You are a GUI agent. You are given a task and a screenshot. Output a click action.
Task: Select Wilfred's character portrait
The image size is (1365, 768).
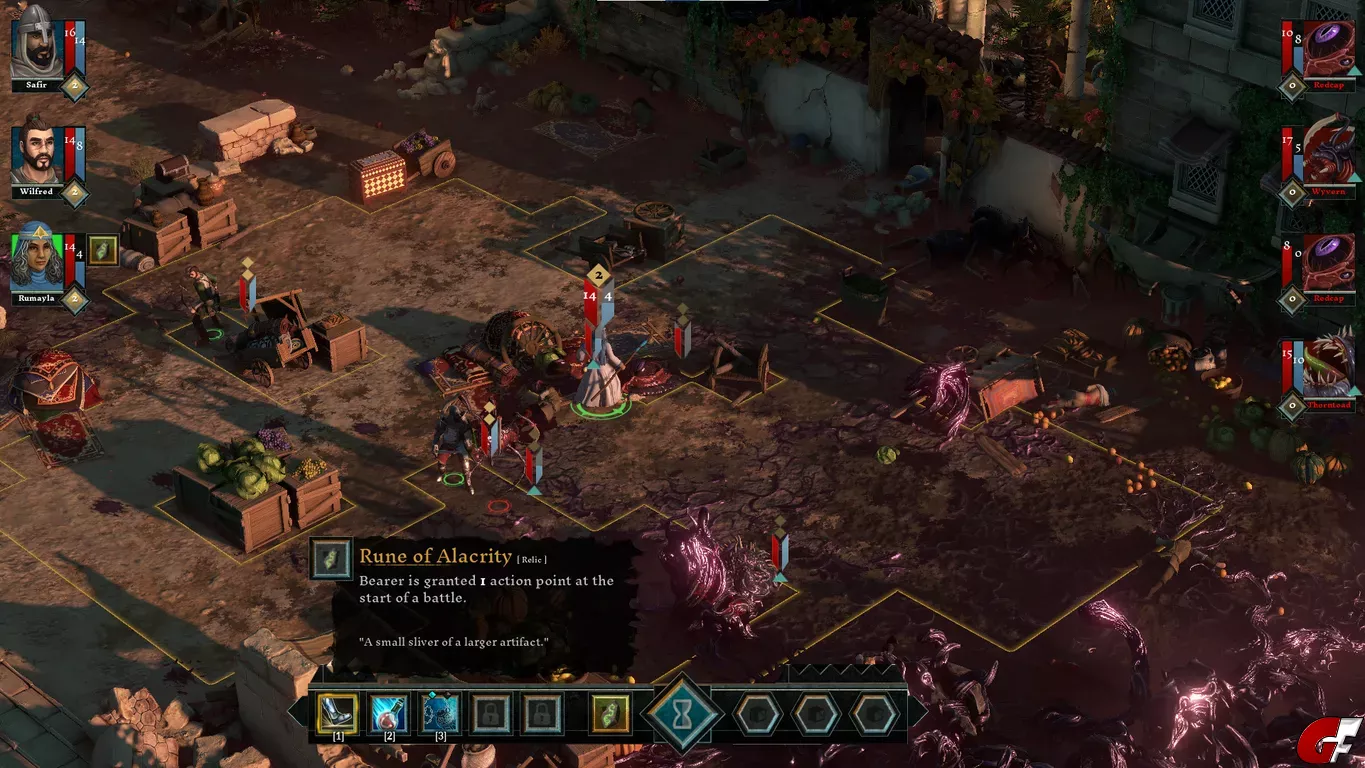tap(37, 156)
